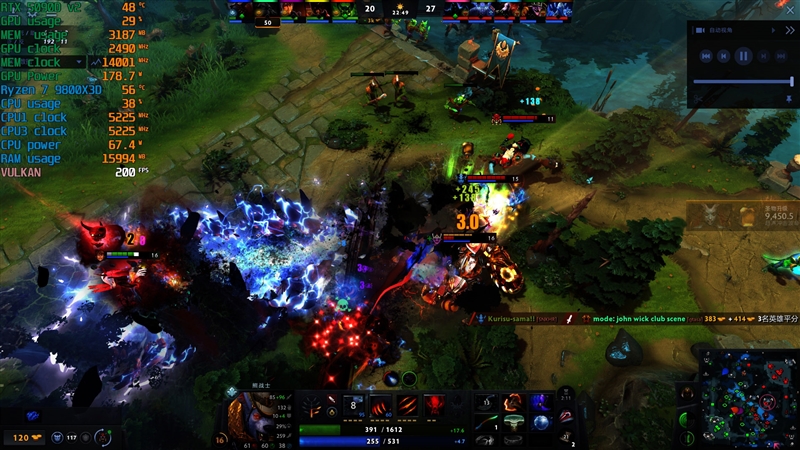This screenshot has height=450, width=800.
Task: Click the replay timeline slider handle
Action: (x=791, y=81)
